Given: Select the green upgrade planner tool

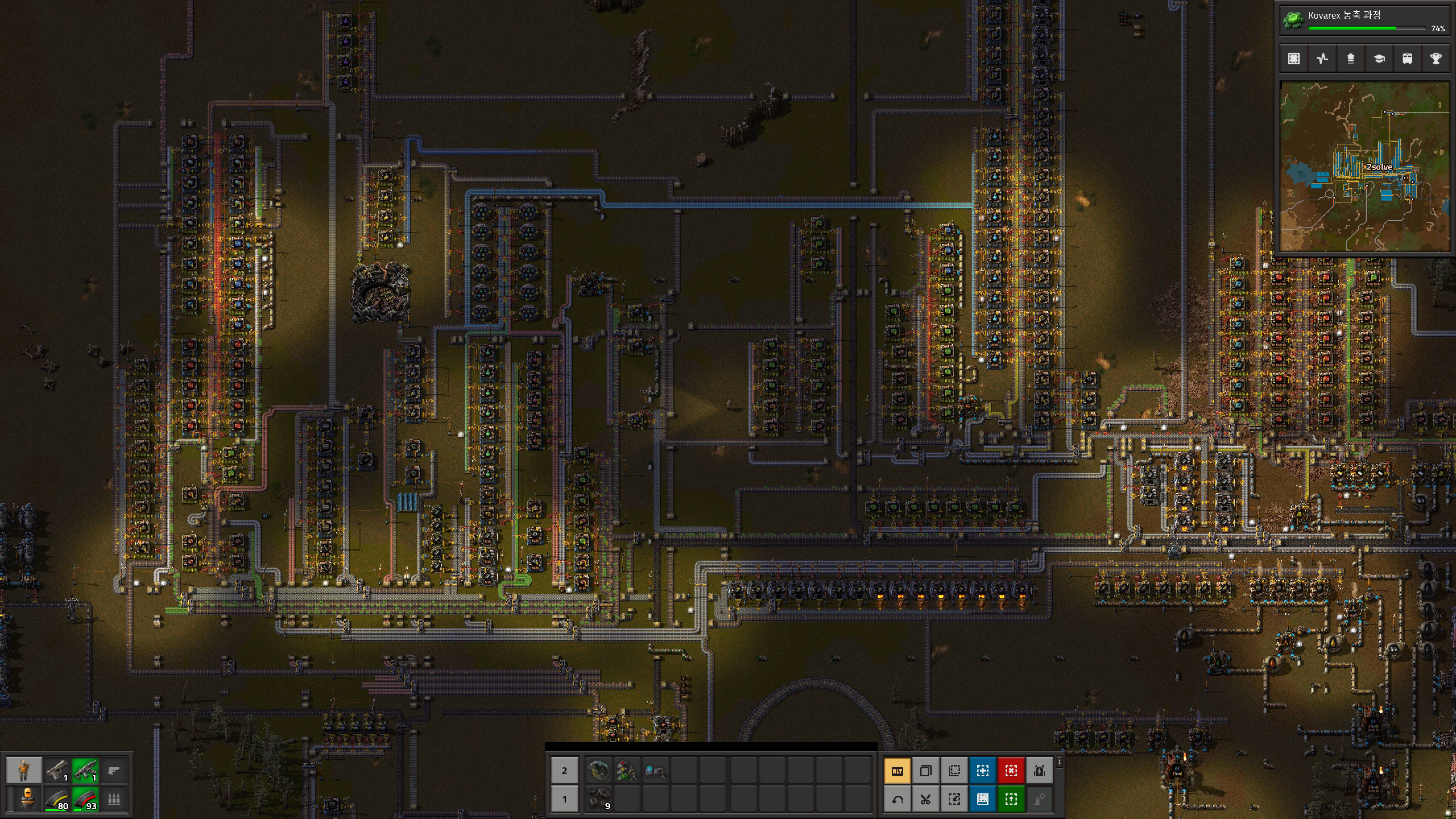Looking at the screenshot, I should 1011,799.
